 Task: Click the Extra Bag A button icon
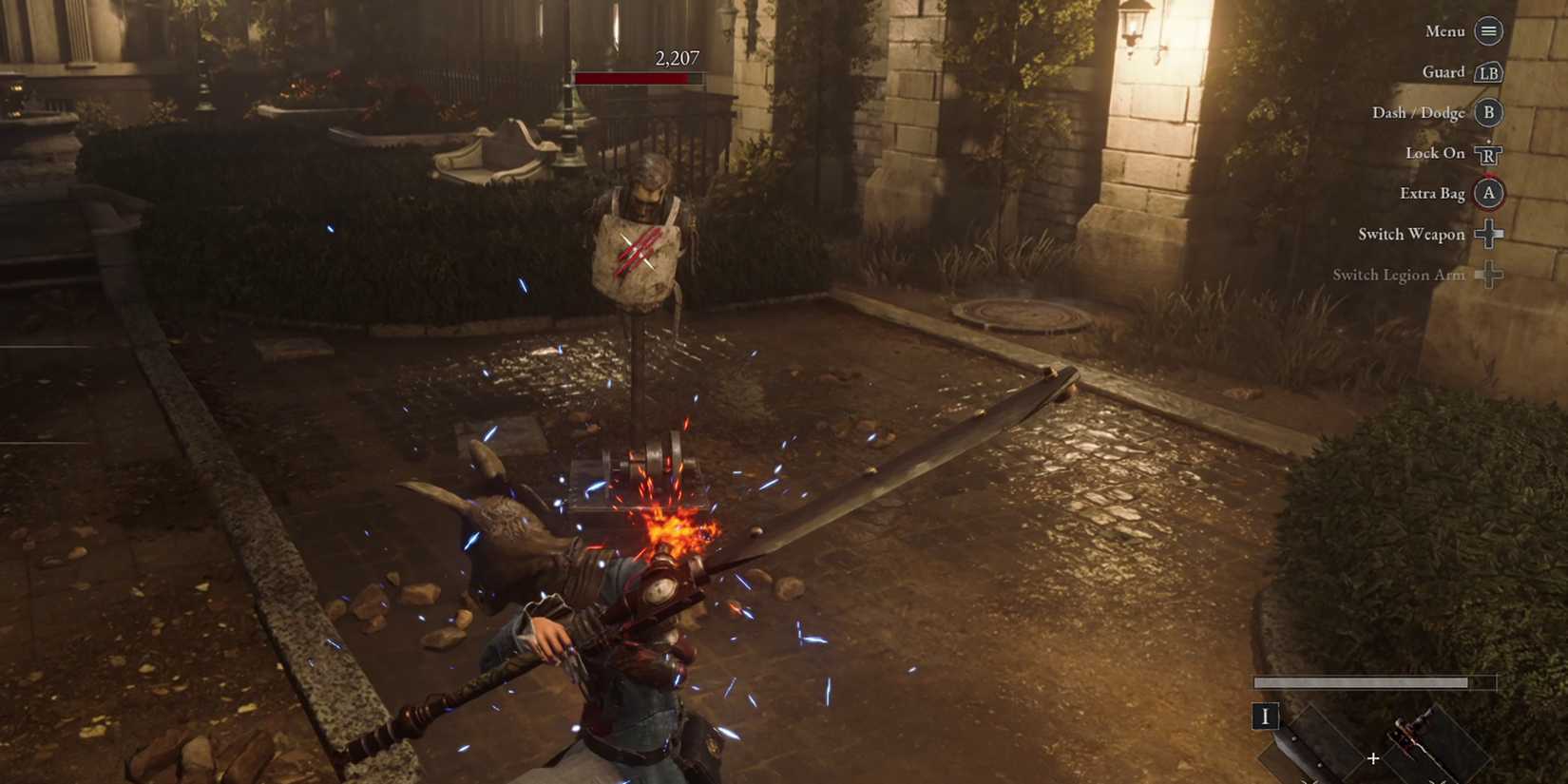coord(1488,193)
